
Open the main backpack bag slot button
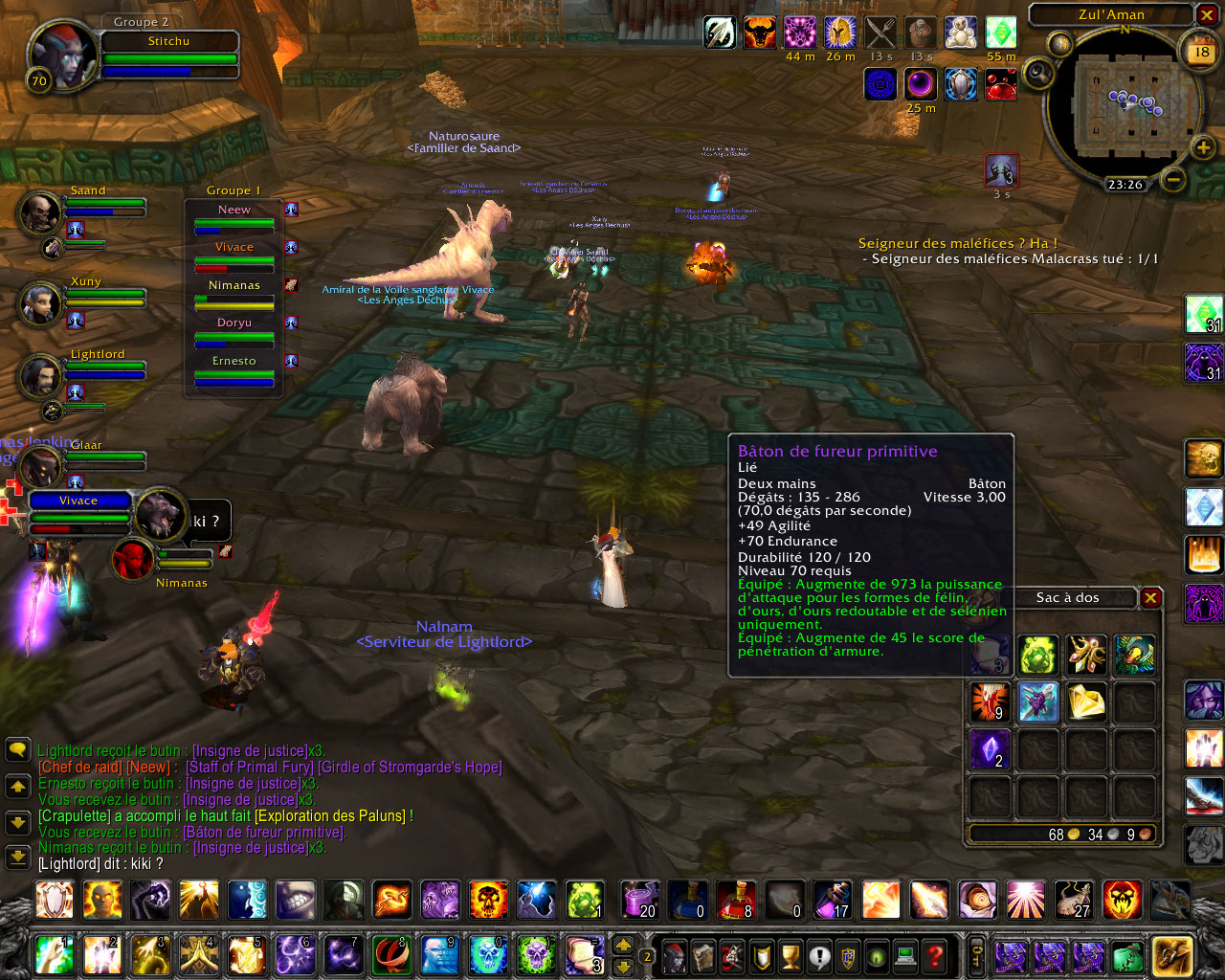(1171, 955)
